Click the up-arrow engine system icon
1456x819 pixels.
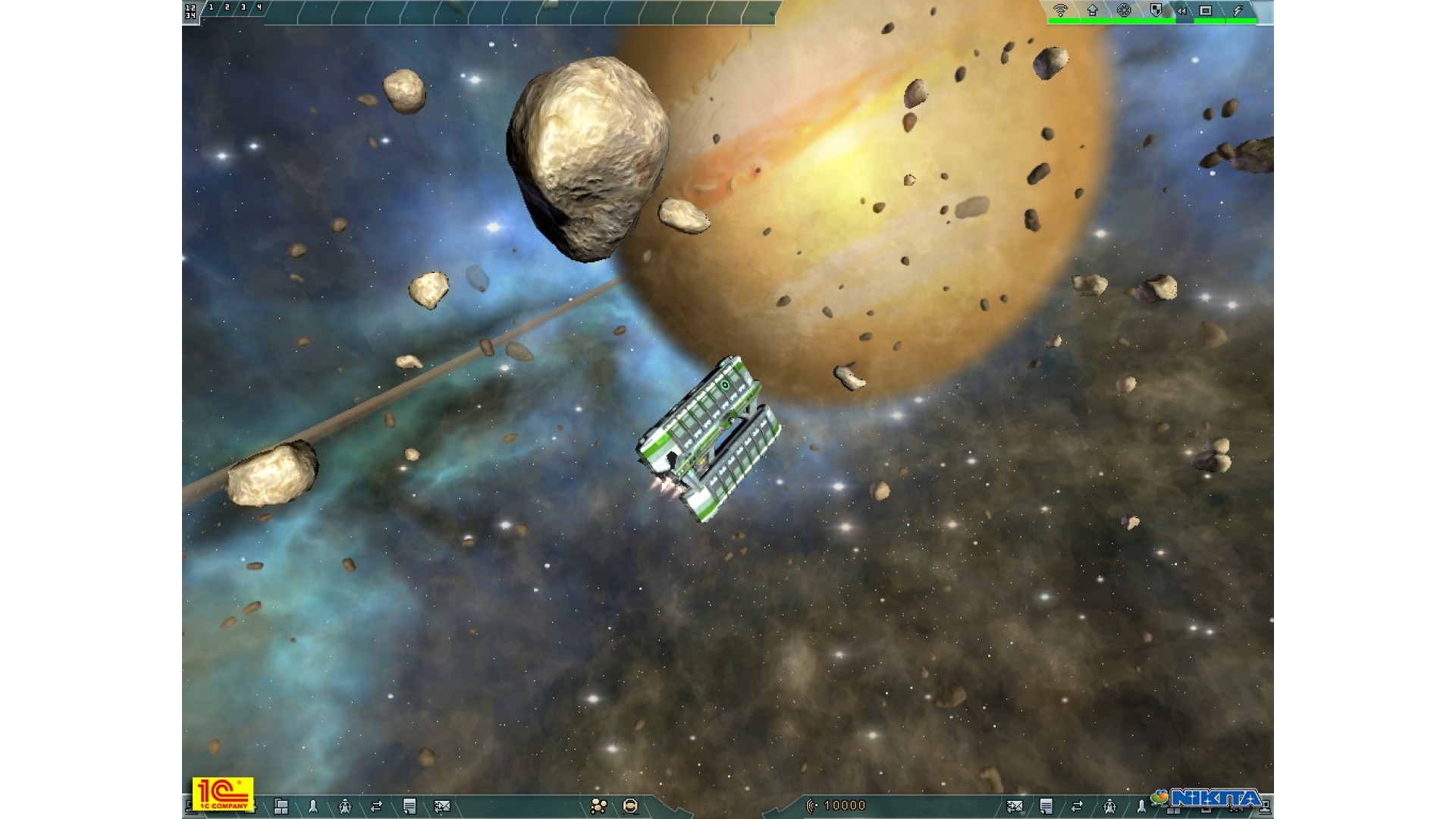point(1093,10)
